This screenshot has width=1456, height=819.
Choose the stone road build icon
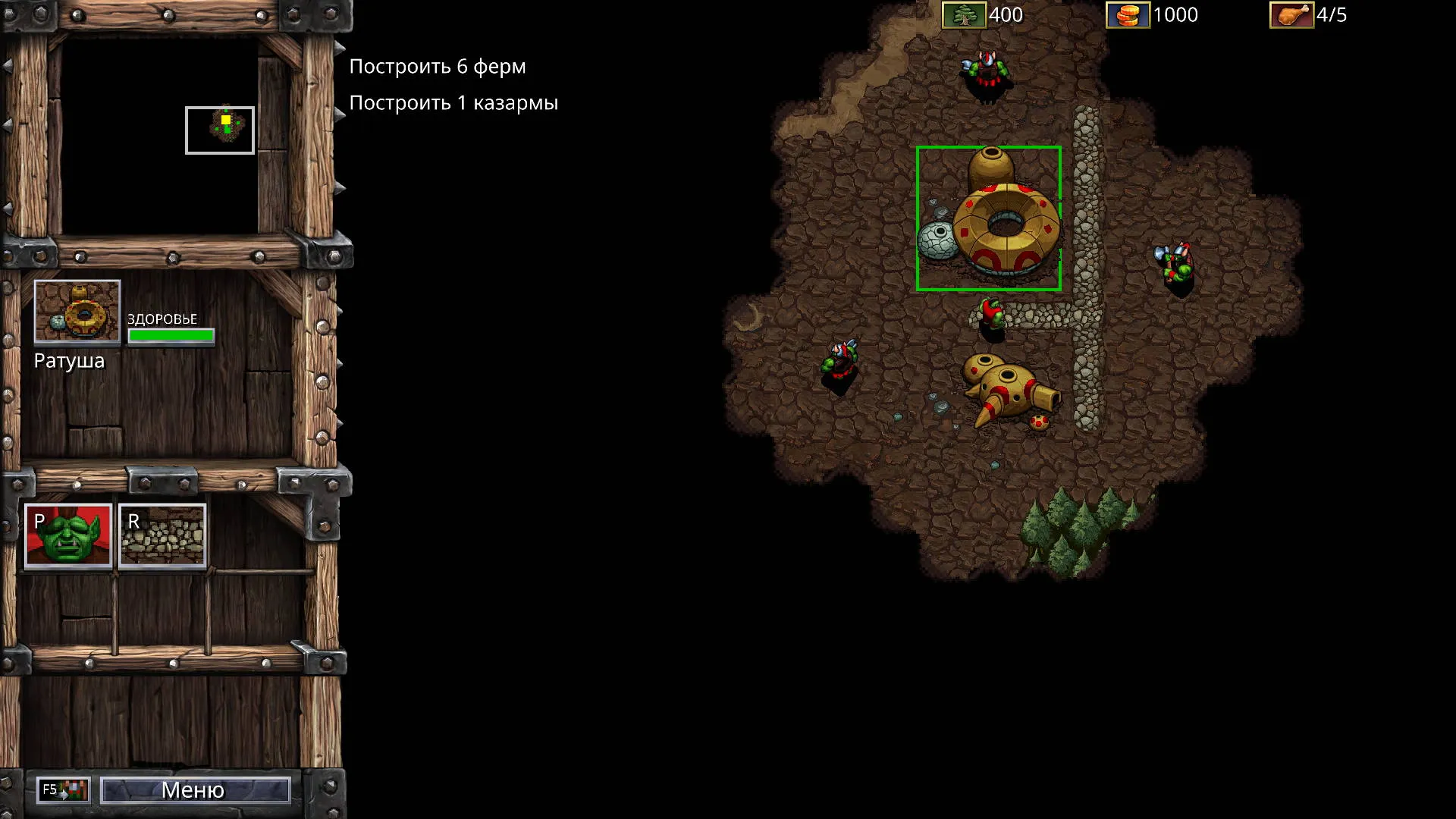click(162, 535)
